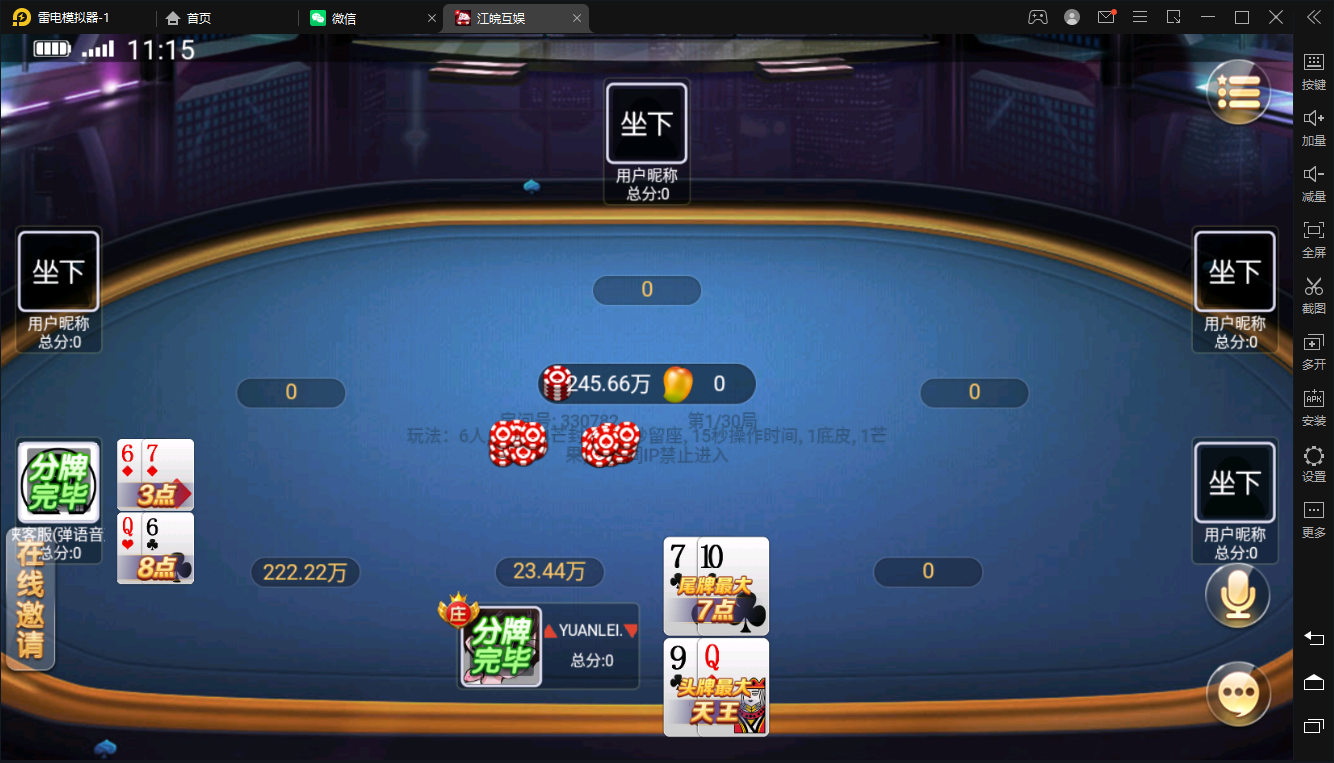
Task: Open the title bar hamburger menu
Action: (1140, 17)
